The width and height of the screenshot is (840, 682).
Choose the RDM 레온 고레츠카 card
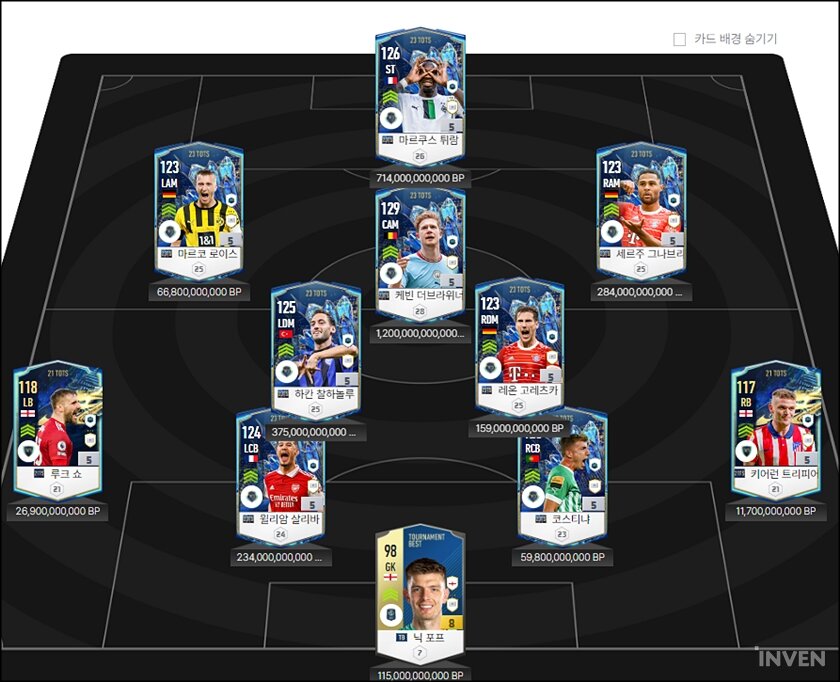pyautogui.click(x=519, y=345)
